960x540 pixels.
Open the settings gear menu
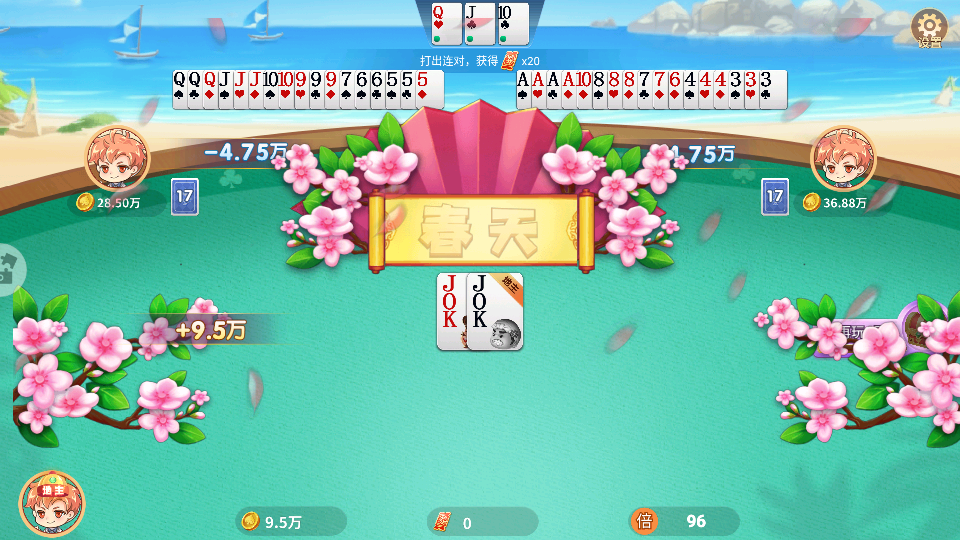pos(930,27)
